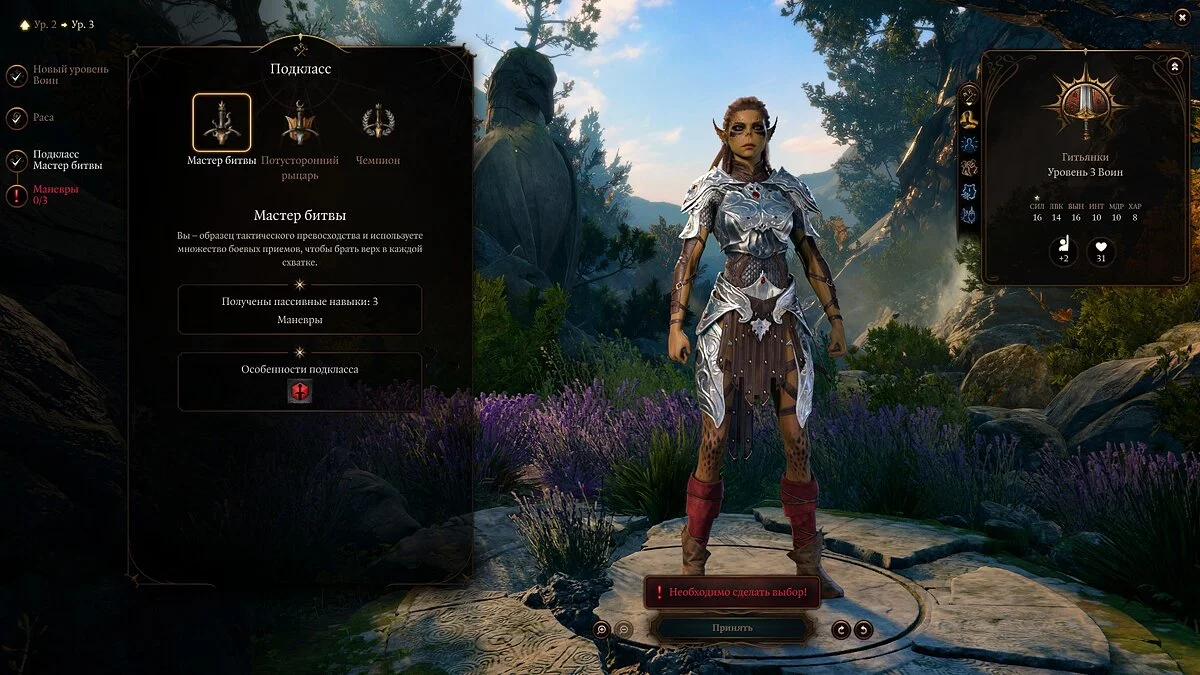
Task: Open the golden seated-figure tab
Action: tap(969, 119)
